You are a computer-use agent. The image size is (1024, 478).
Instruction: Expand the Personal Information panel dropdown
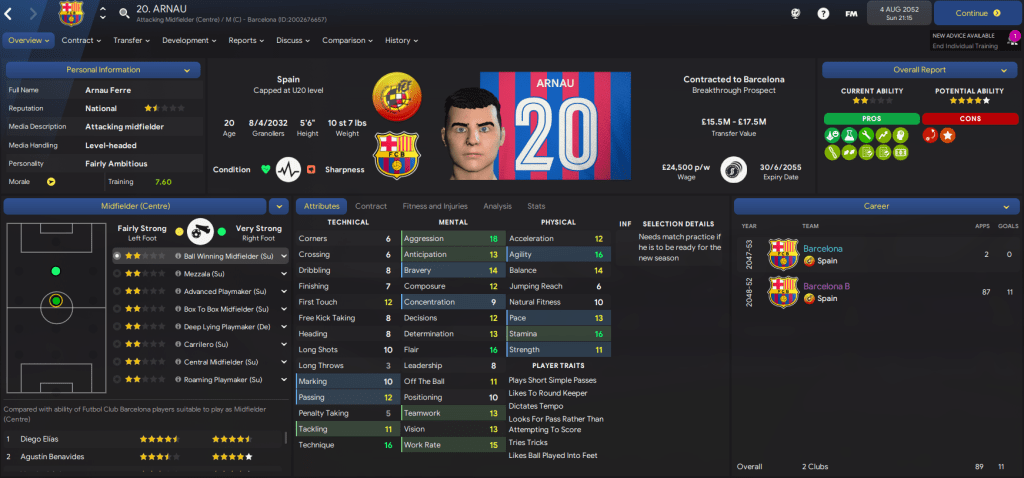[x=186, y=70]
